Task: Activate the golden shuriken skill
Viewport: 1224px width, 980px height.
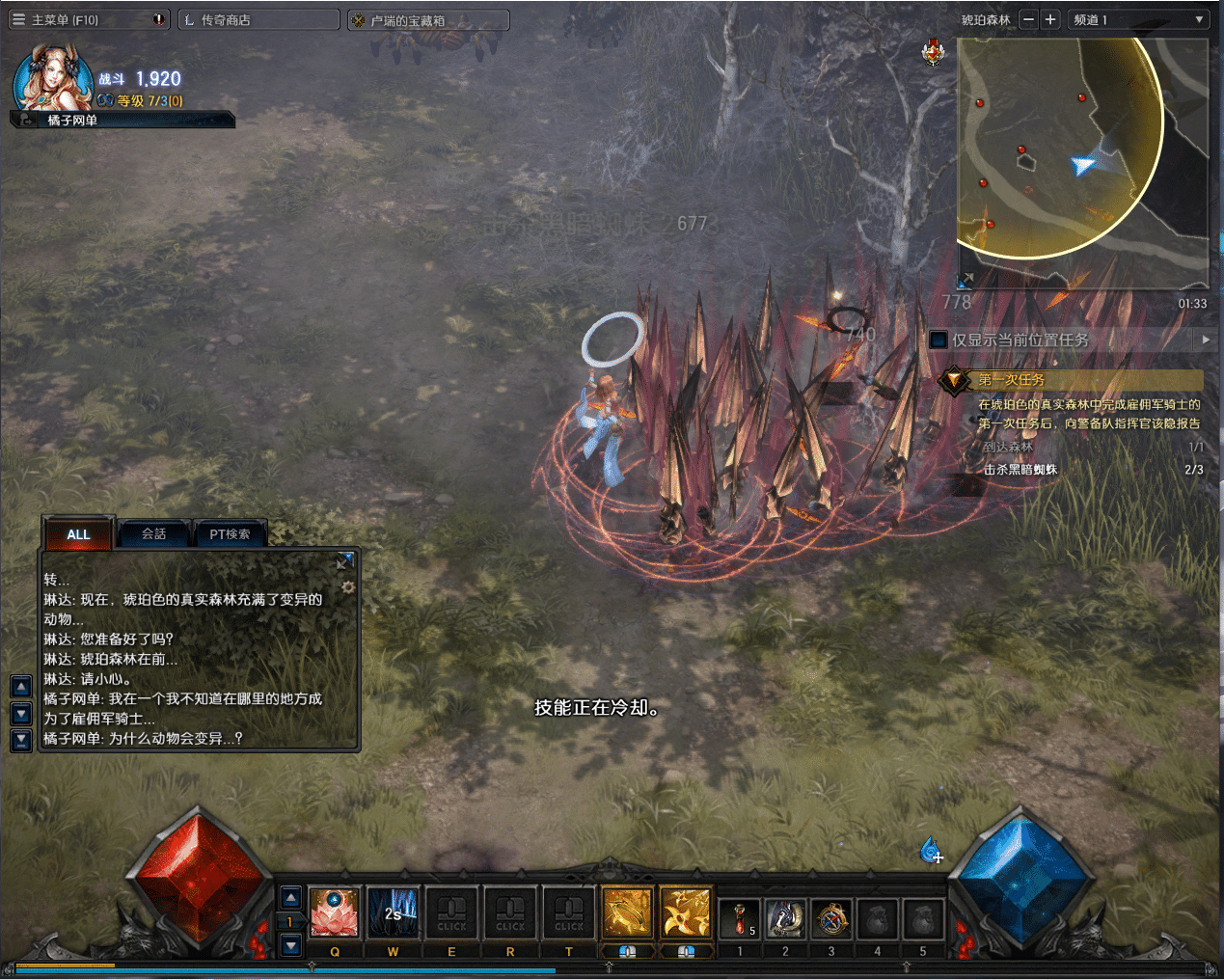Action: tap(686, 912)
